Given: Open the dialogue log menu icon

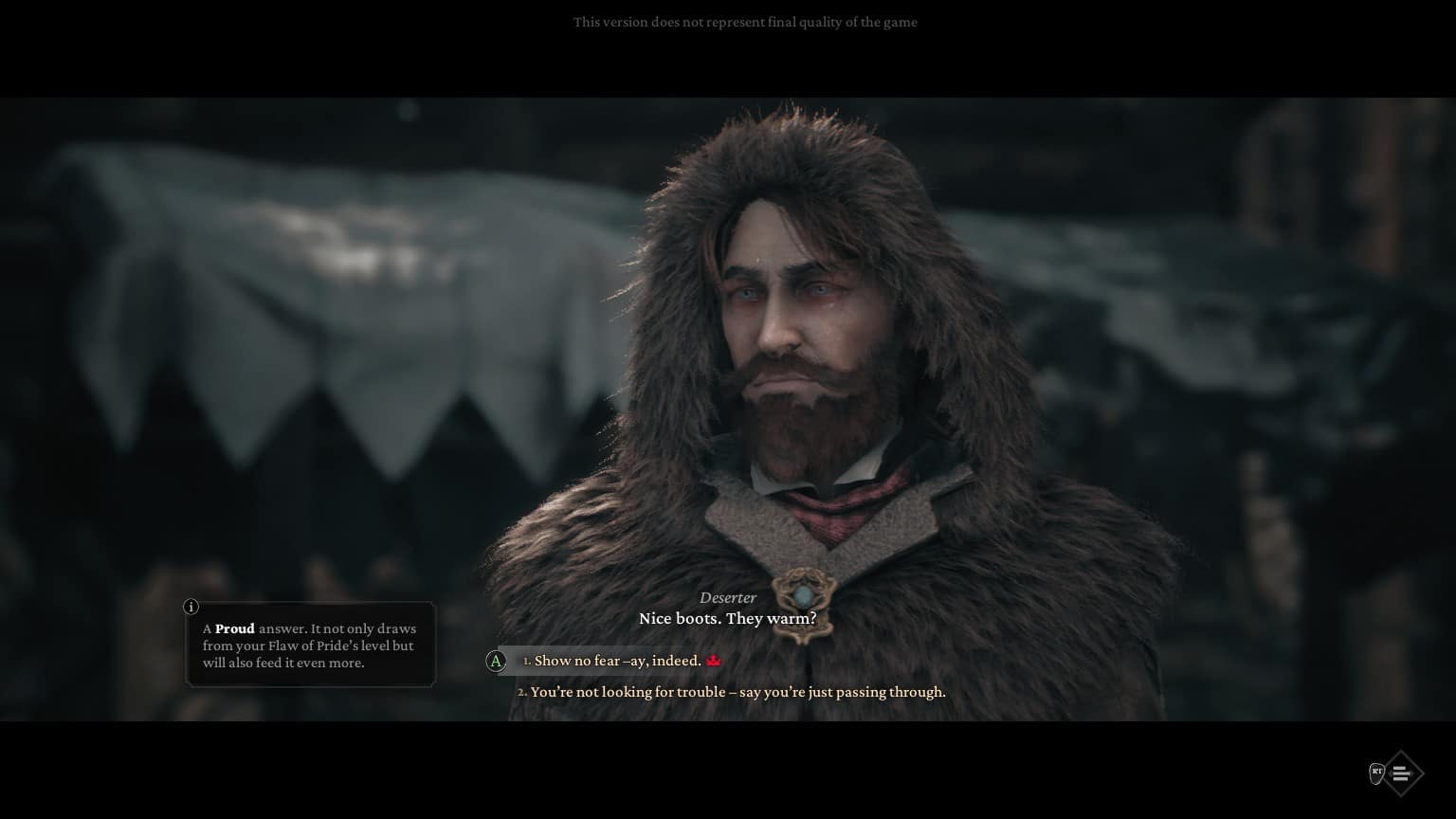Looking at the screenshot, I should (1401, 773).
